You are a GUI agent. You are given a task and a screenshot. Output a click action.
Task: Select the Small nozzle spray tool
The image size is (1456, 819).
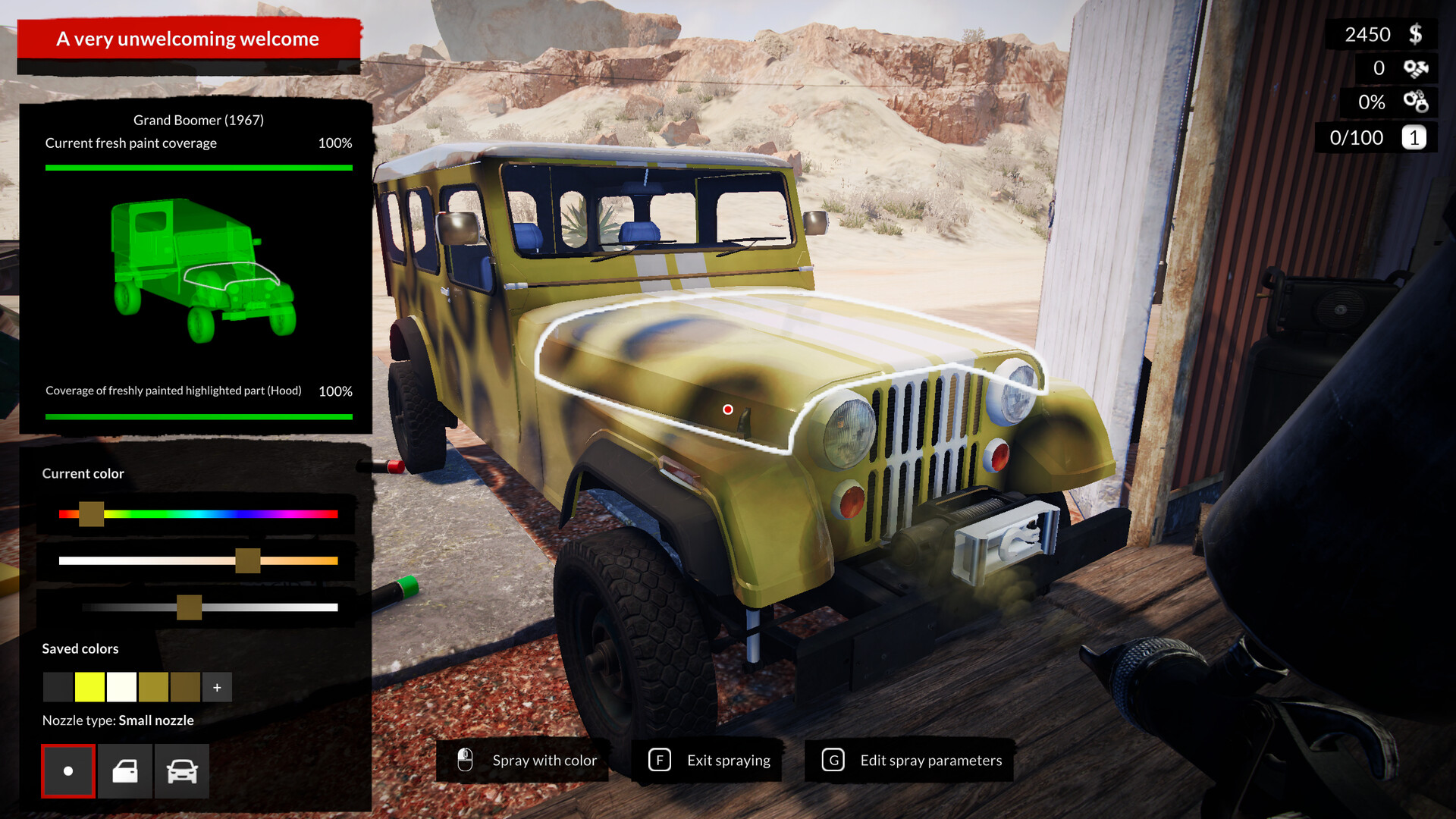67,770
